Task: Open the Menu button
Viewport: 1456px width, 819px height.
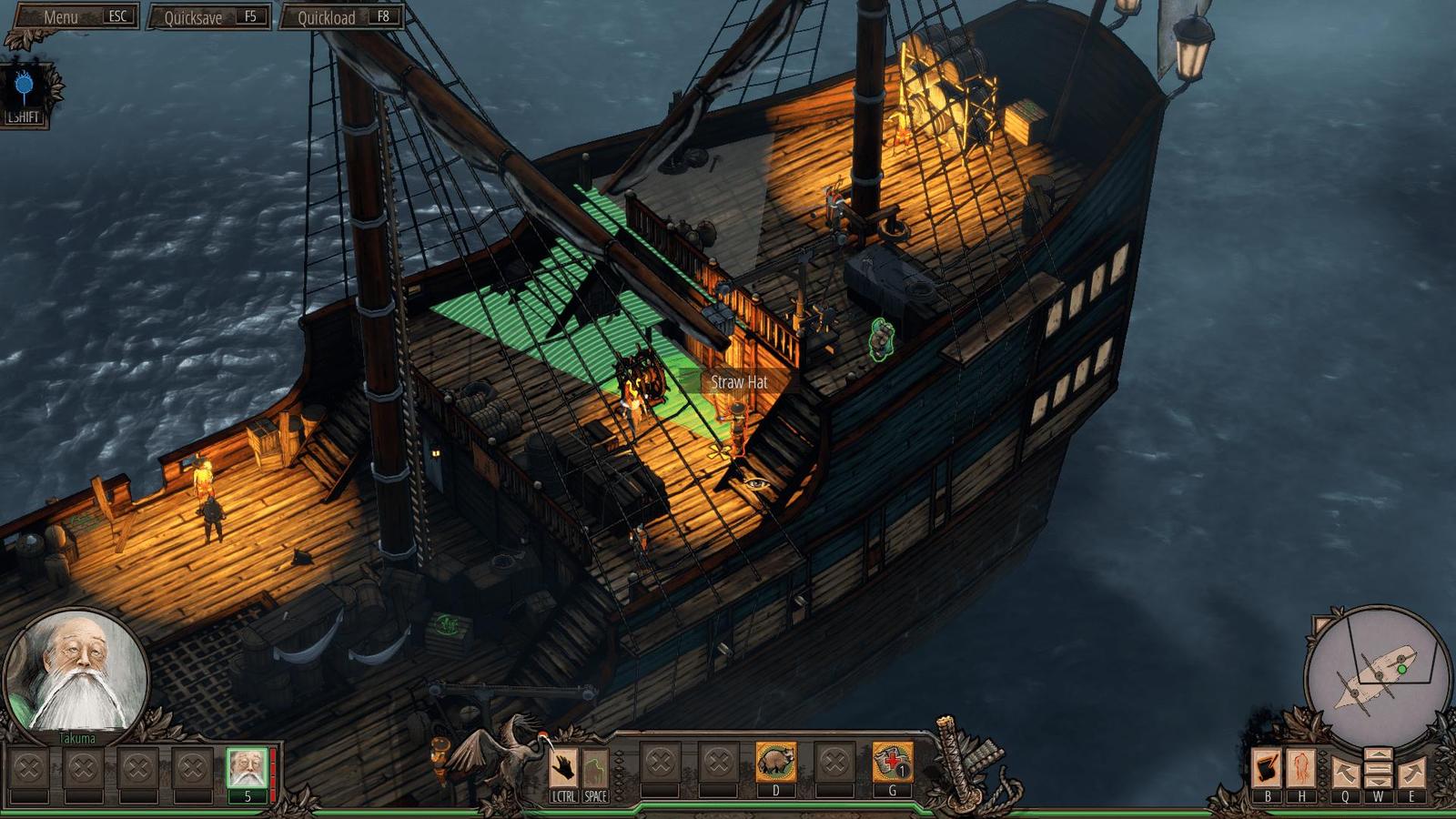Action: tap(73, 17)
